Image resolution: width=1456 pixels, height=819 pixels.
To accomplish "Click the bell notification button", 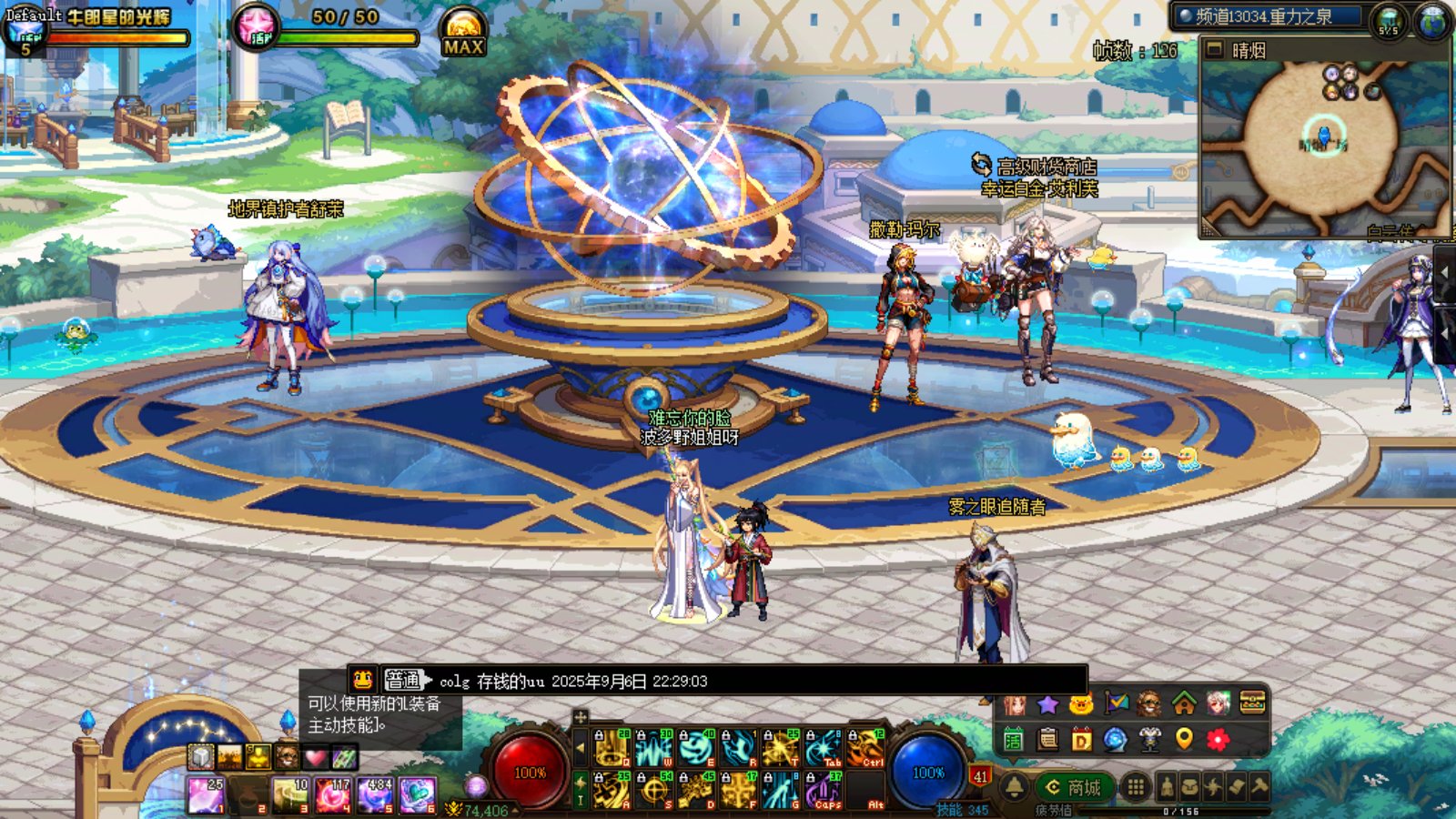I will pyautogui.click(x=1015, y=787).
